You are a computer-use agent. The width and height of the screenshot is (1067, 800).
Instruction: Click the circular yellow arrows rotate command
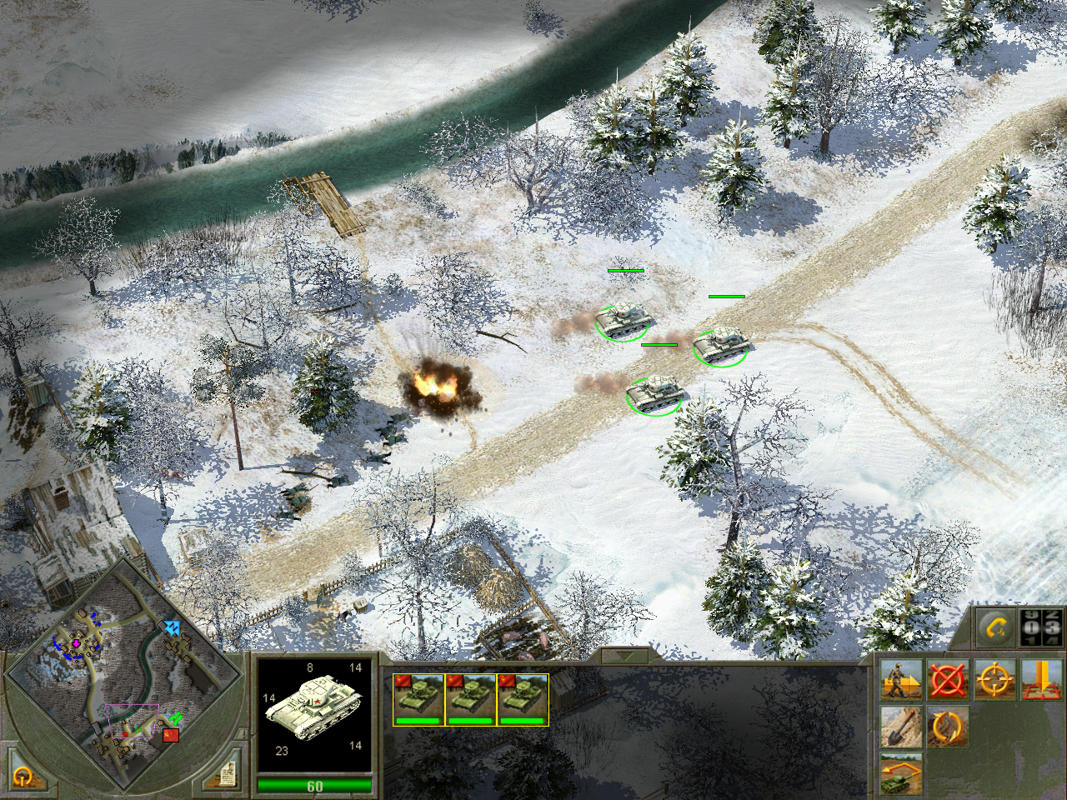point(948,727)
